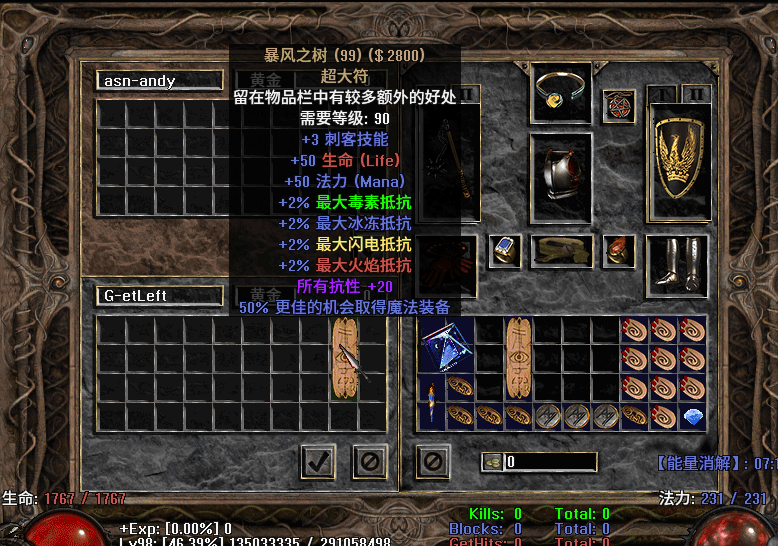Choose the red gem ring slot

(619, 250)
